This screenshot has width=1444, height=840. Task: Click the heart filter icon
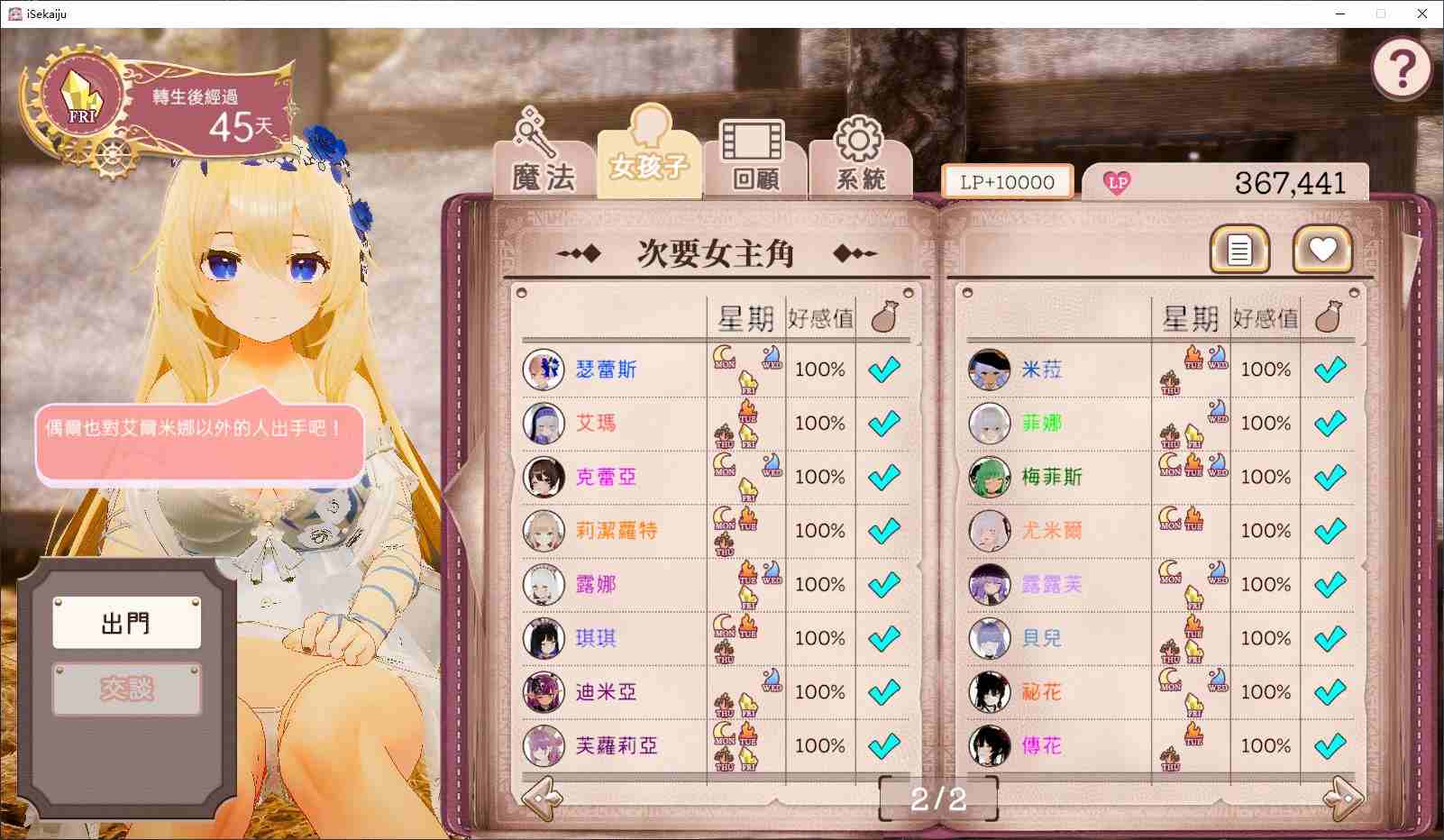pyautogui.click(x=1321, y=250)
